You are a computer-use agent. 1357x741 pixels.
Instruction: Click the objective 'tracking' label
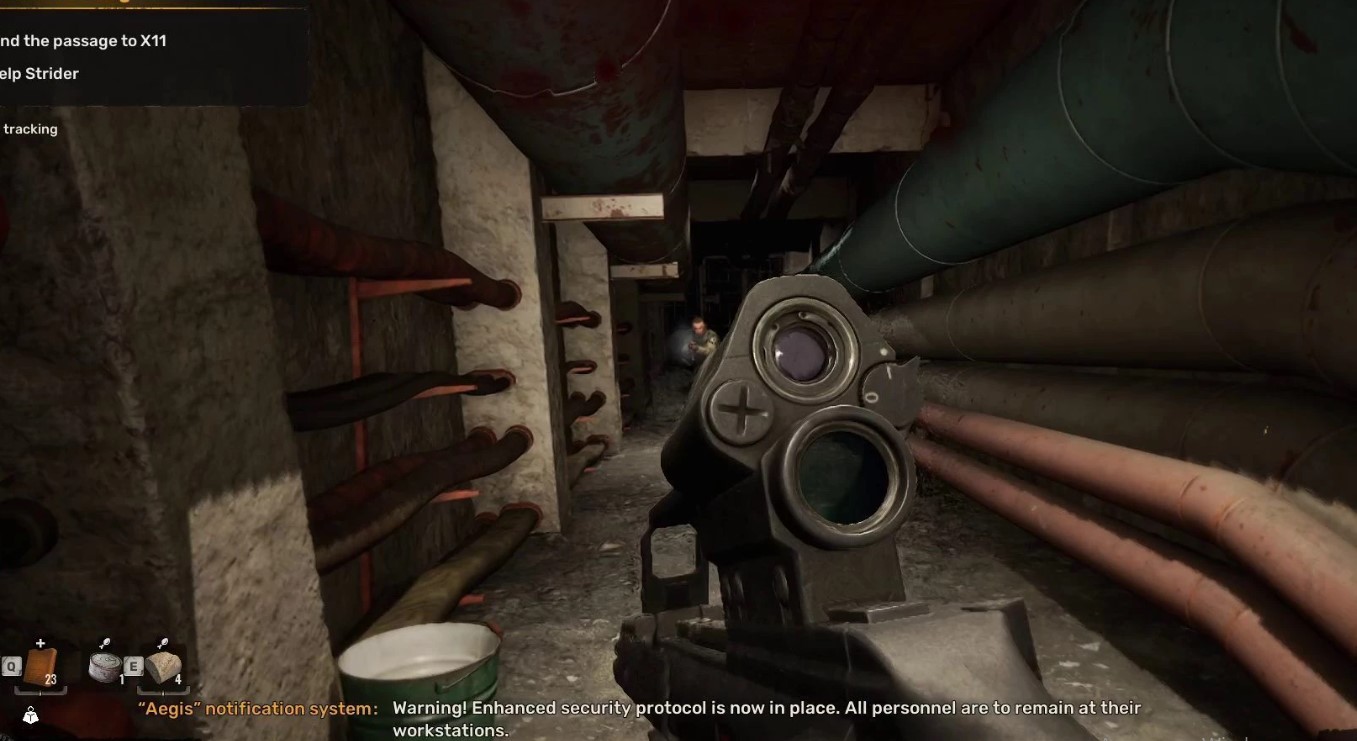point(30,129)
